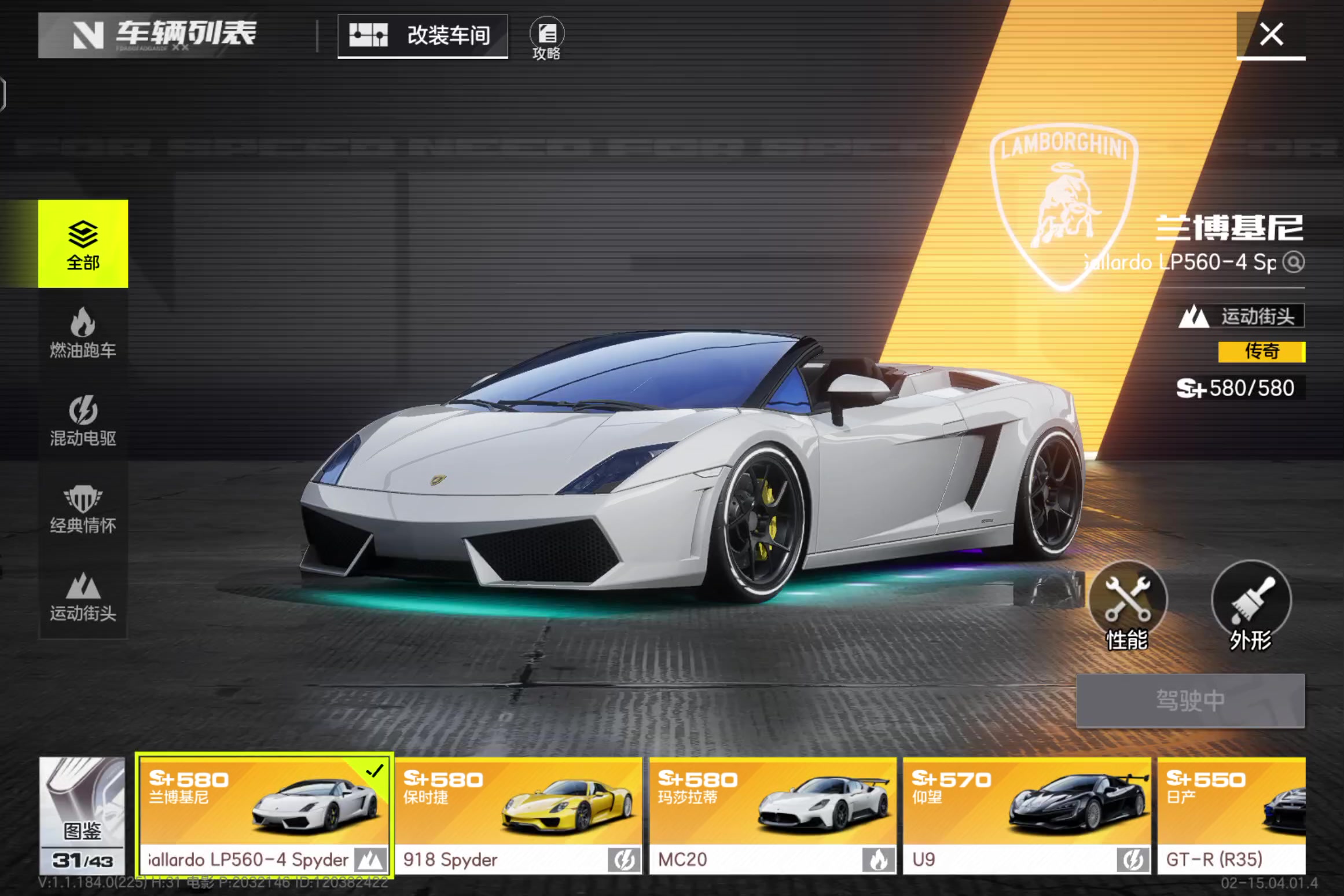This screenshot has width=1344, height=896.
Task: Tap the magnifier icon beside car name
Action: 1294,262
